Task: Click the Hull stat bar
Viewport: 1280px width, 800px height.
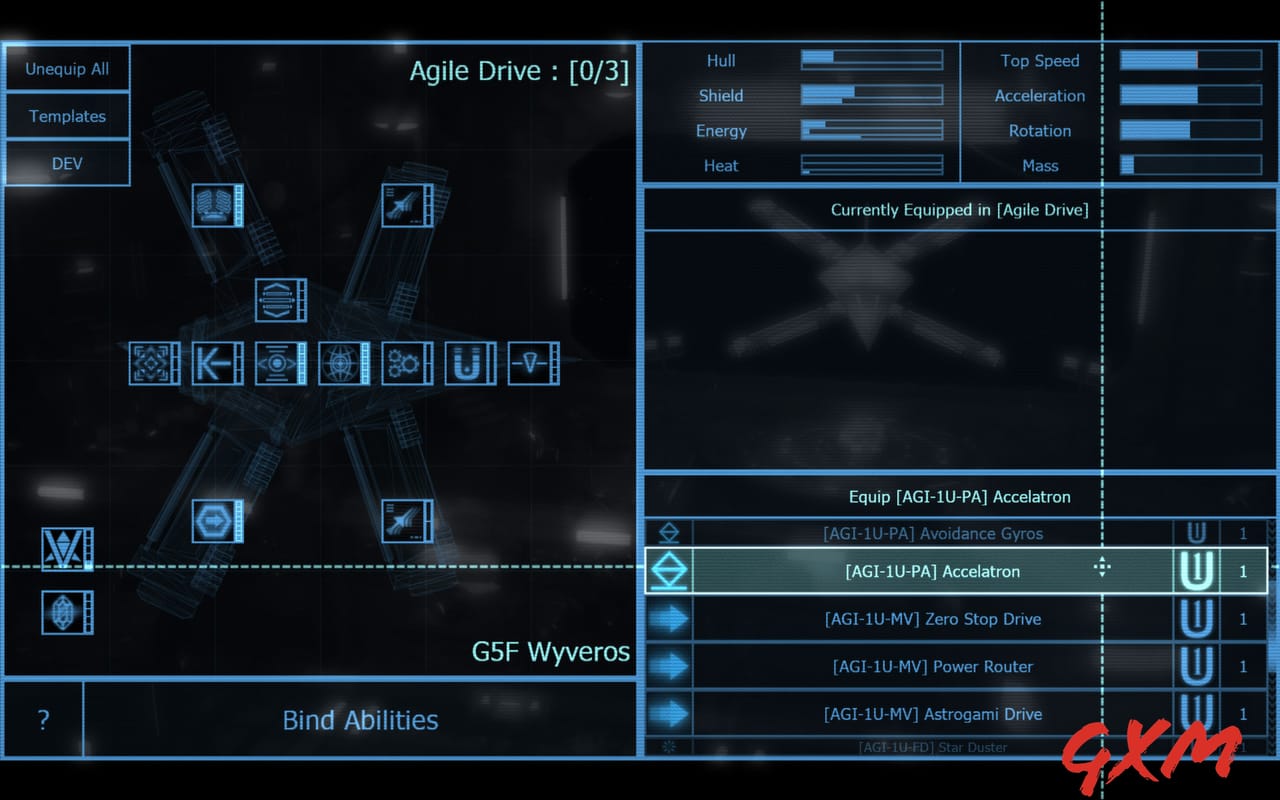Action: click(x=871, y=59)
